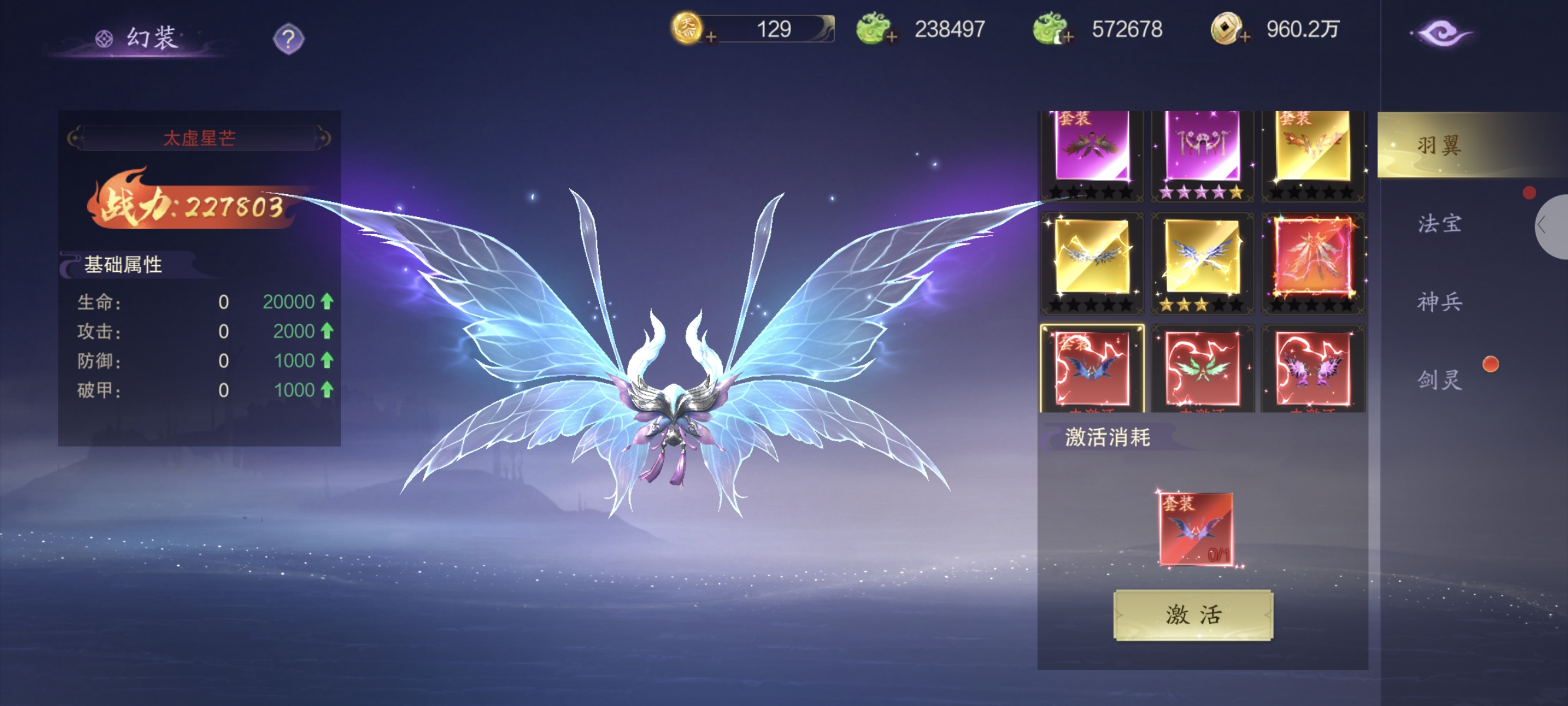Viewport: 1568px width, 706px height.
Task: Choose the red card with green wings
Action: [1201, 369]
